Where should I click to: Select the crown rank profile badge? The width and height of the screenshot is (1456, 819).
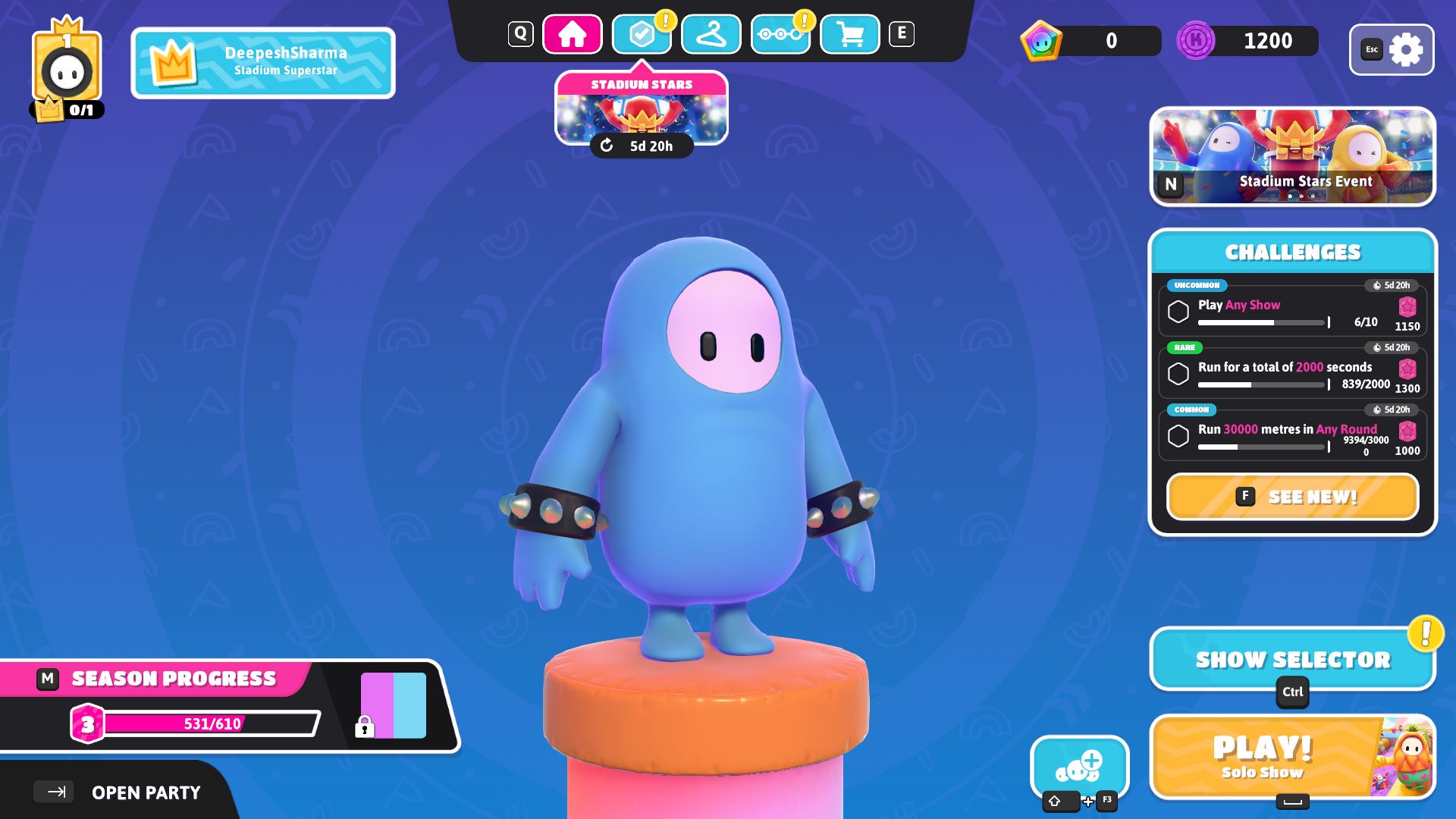coord(67,70)
